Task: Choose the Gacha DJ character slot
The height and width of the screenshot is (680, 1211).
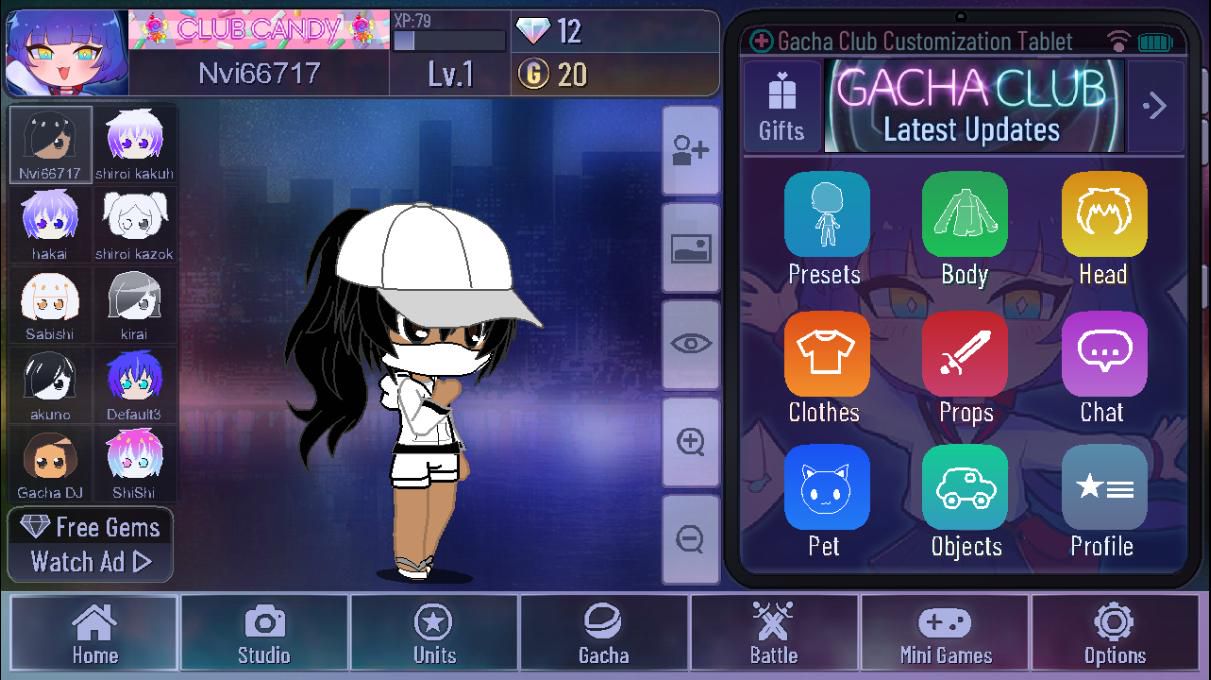Action: (x=50, y=465)
